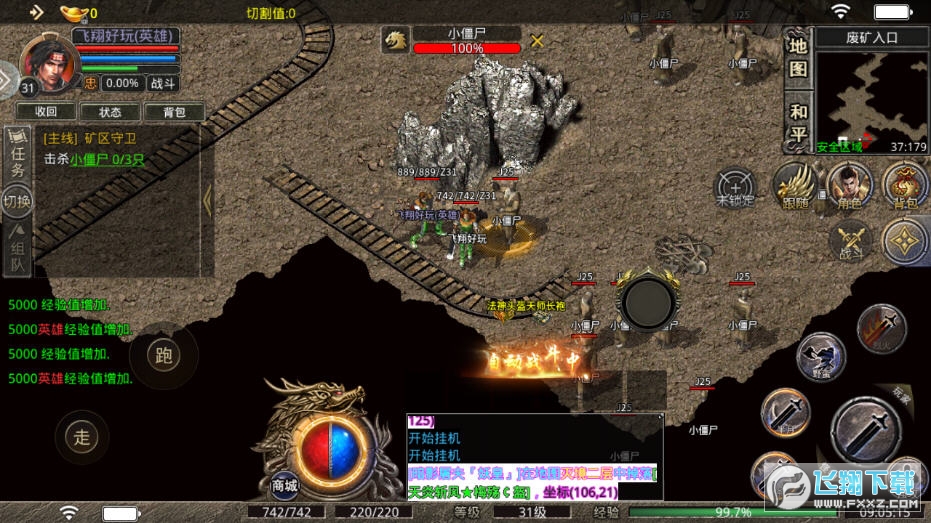The image size is (931, 523).
Task: Open the mine entrance minimap
Action: [858, 96]
